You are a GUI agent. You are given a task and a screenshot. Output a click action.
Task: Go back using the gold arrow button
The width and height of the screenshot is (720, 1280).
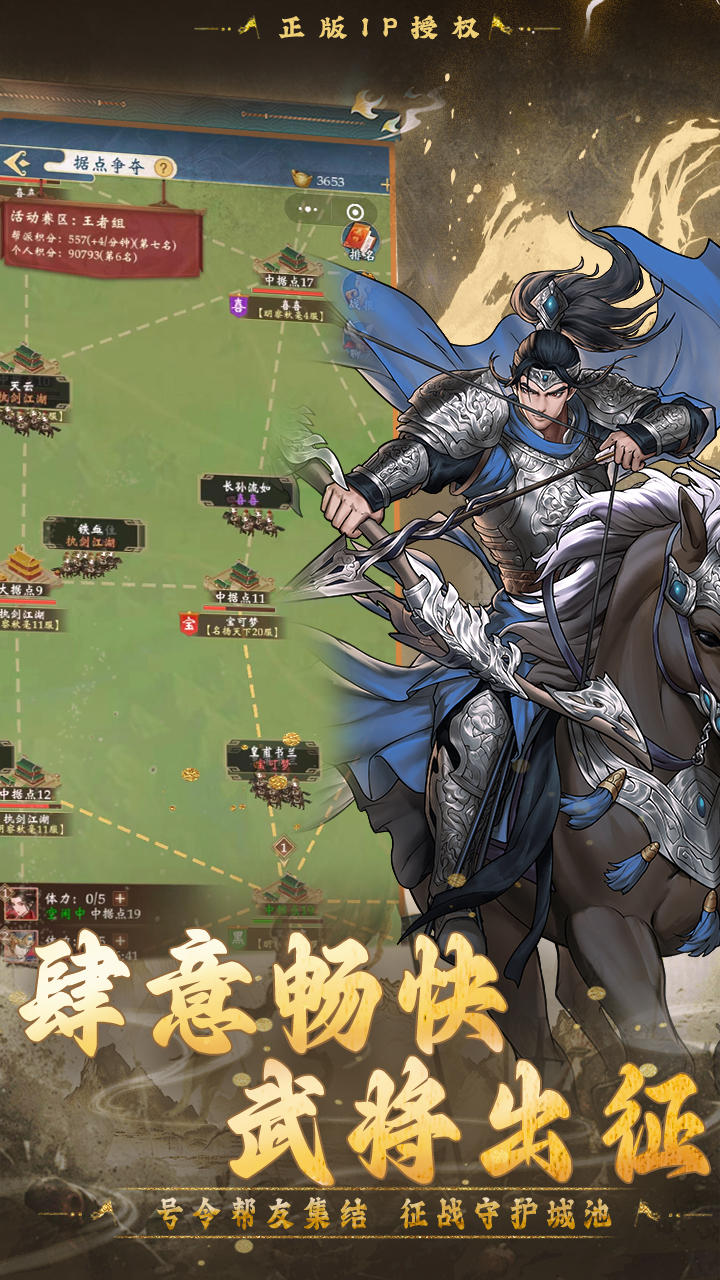click(x=17, y=163)
